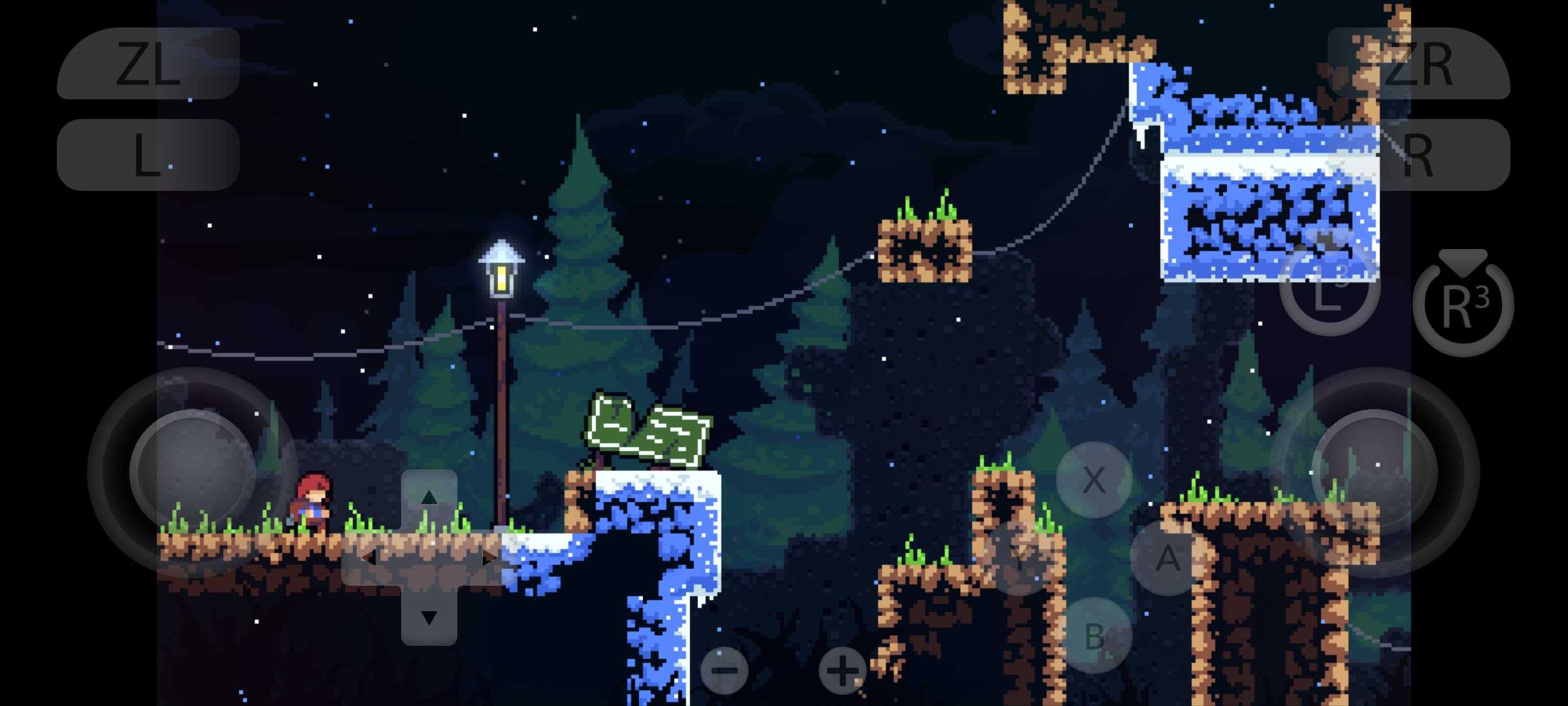The height and width of the screenshot is (706, 1568).
Task: Tap the L shoulder button
Action: point(148,155)
